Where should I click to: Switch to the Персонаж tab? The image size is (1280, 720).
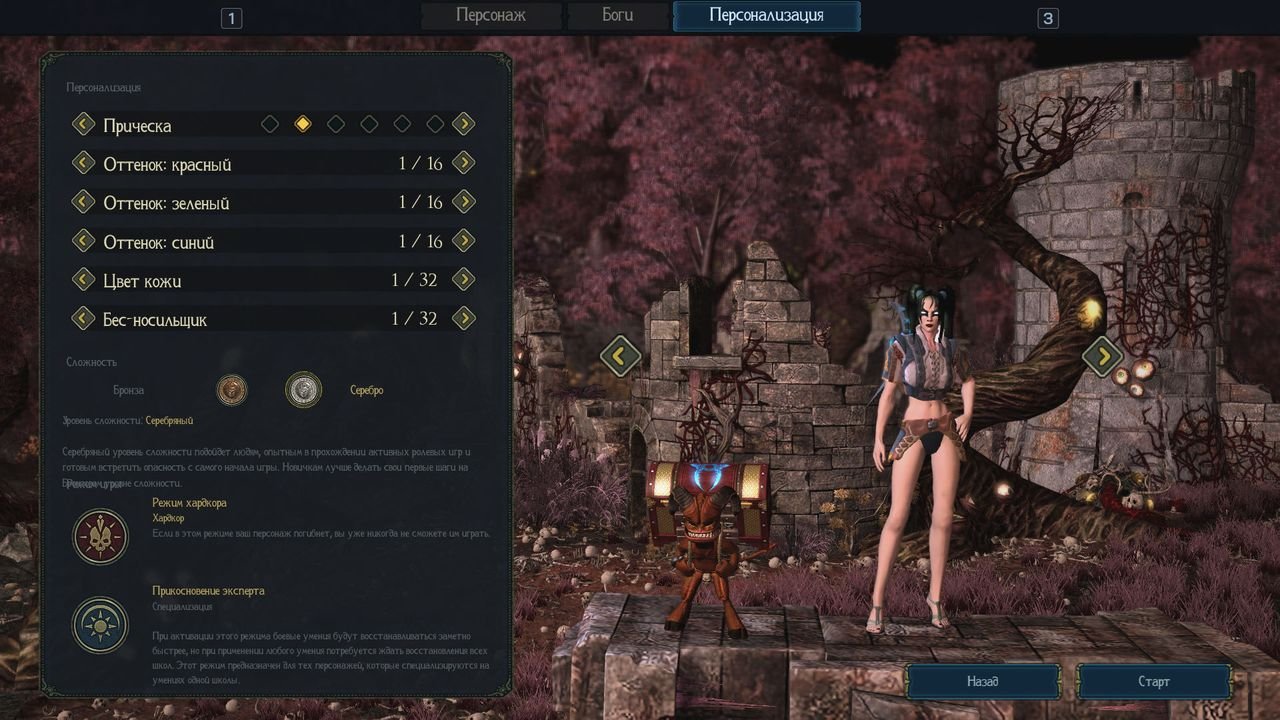coord(490,16)
